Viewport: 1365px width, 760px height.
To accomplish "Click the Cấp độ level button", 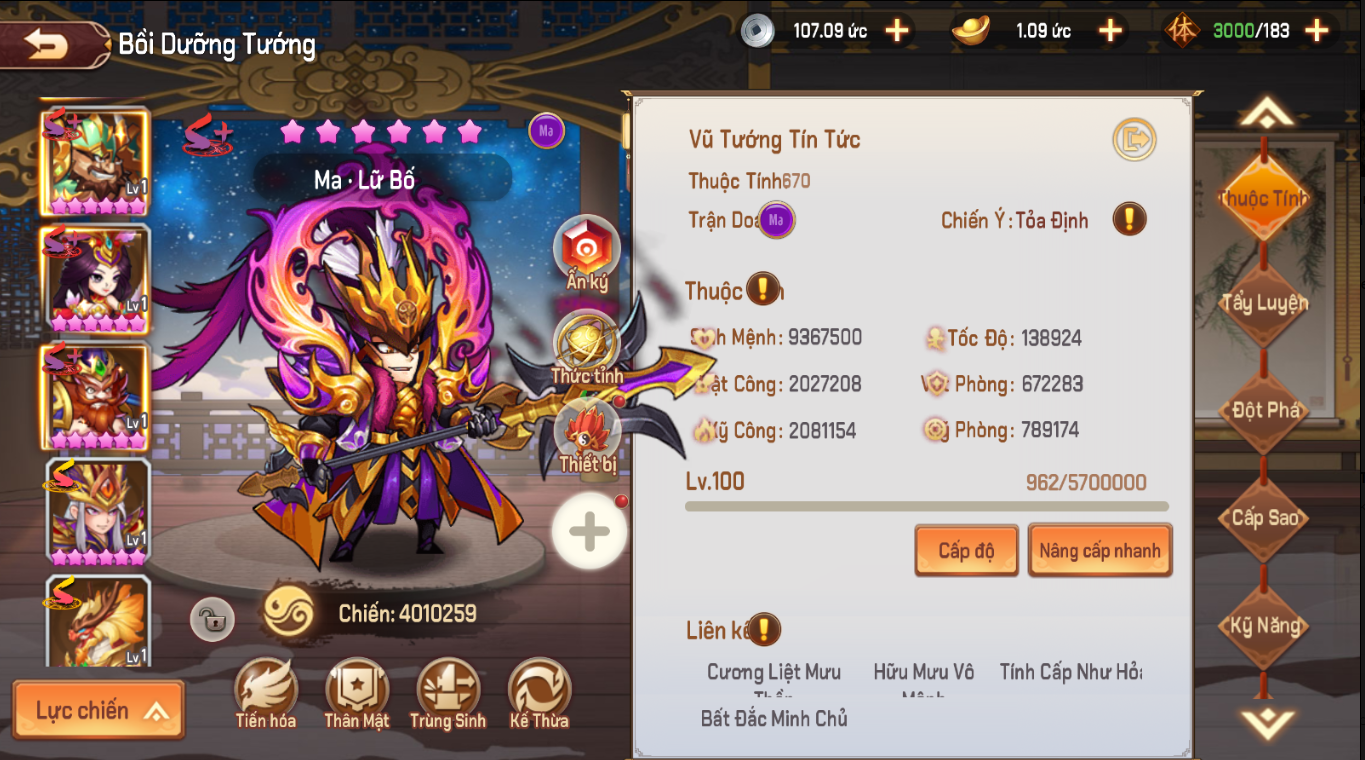I will tap(966, 551).
